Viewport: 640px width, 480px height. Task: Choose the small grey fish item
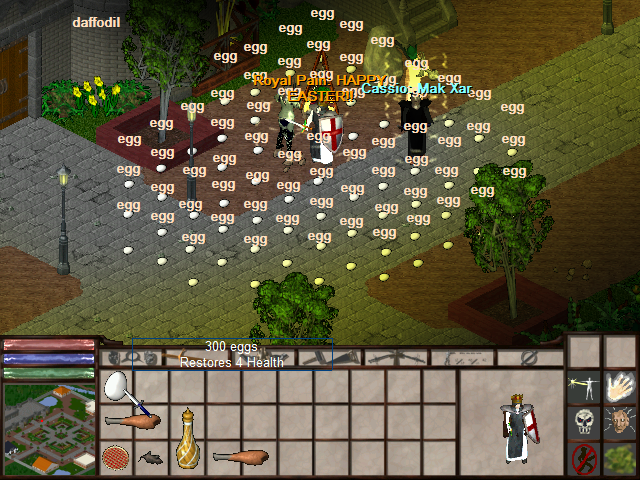point(152,458)
